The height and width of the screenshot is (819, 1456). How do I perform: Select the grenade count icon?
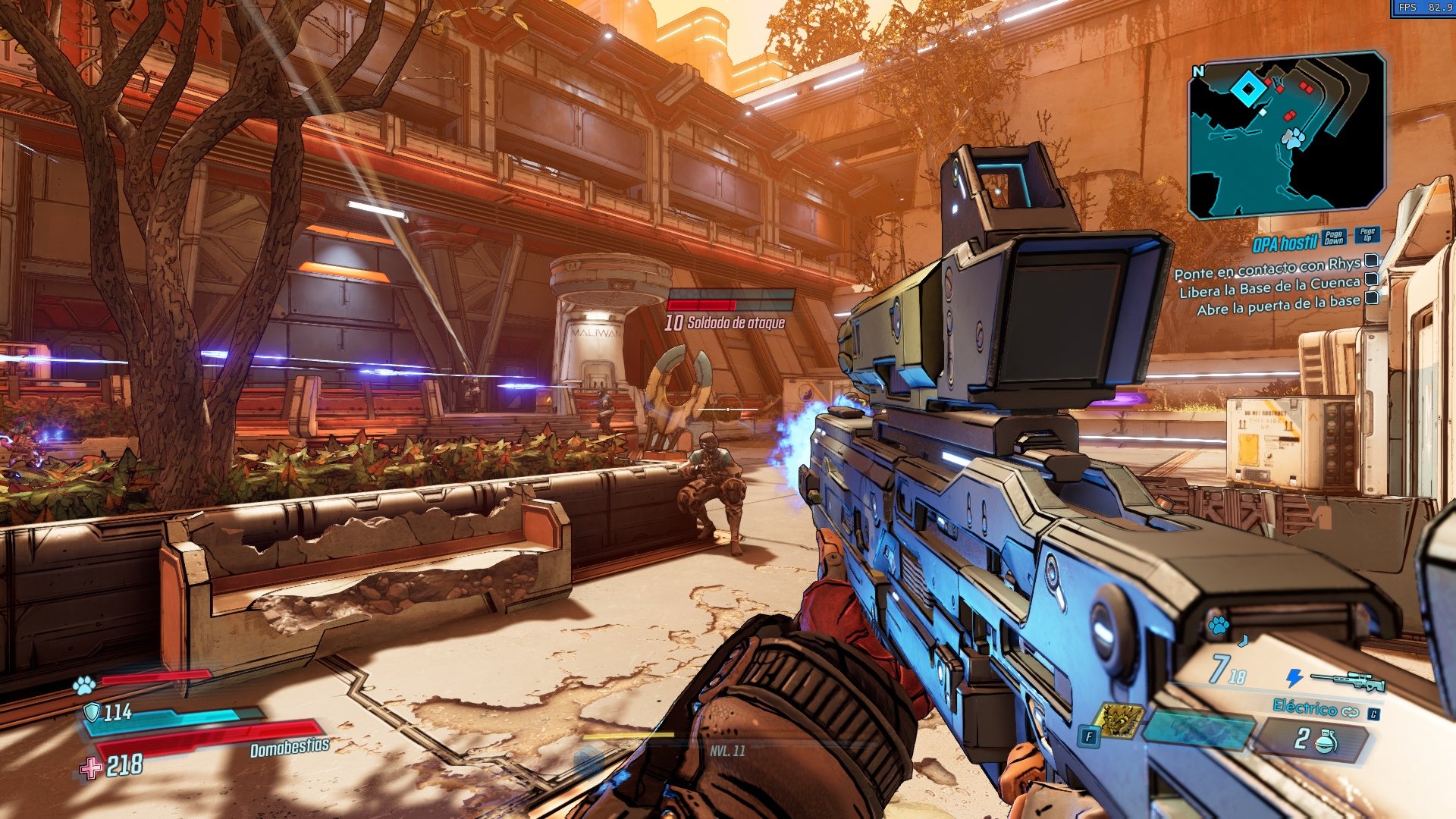tap(1325, 741)
